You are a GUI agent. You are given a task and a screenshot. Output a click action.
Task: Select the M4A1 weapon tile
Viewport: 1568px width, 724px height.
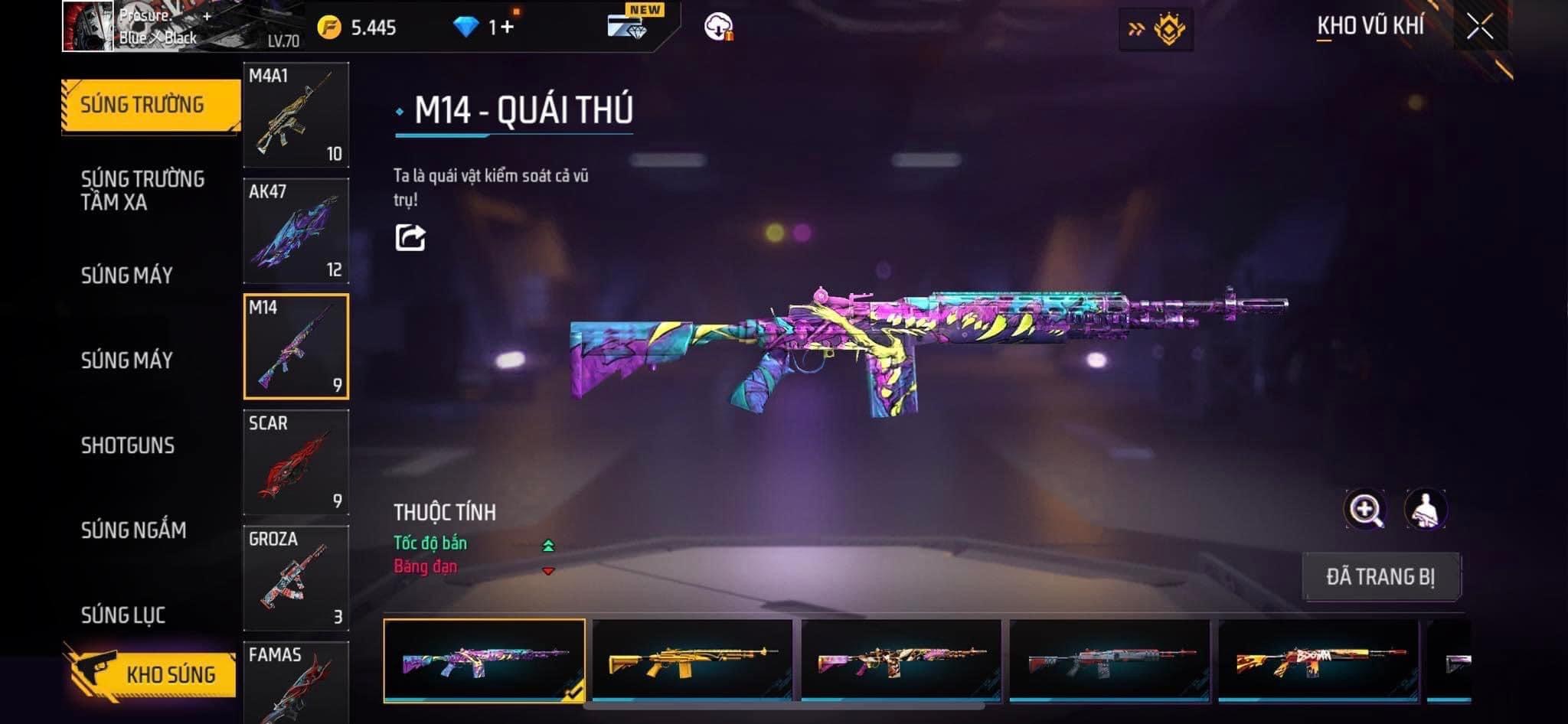pyautogui.click(x=296, y=115)
